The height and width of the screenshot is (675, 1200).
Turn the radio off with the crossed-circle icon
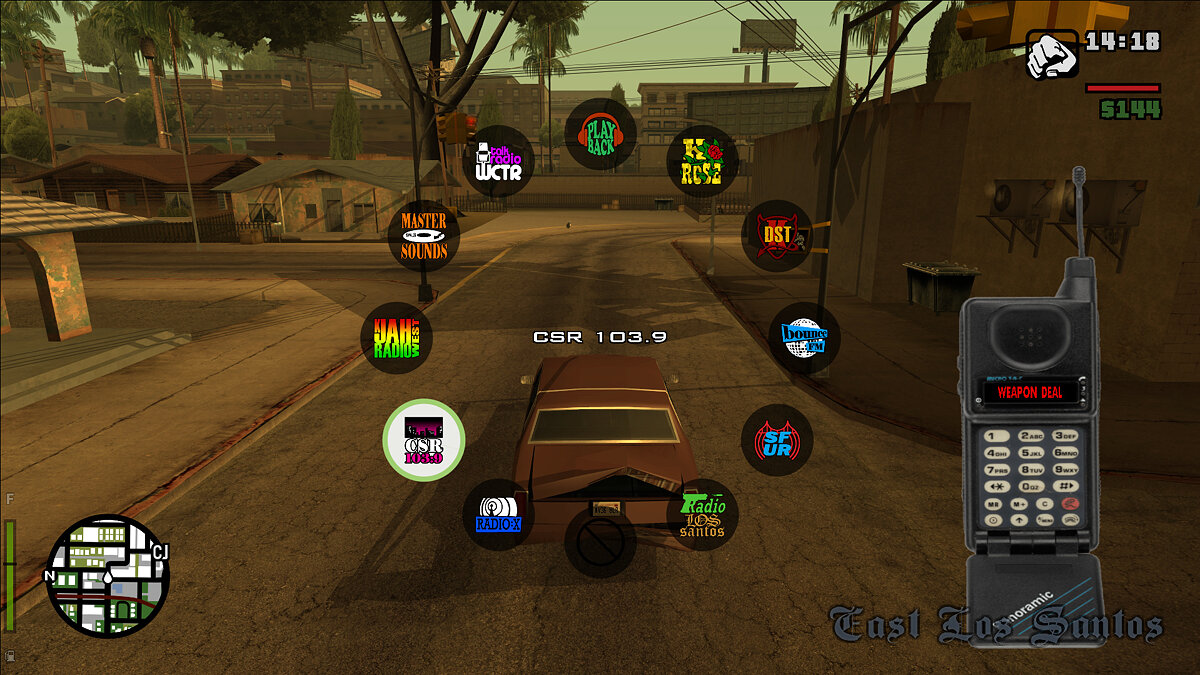click(x=600, y=541)
